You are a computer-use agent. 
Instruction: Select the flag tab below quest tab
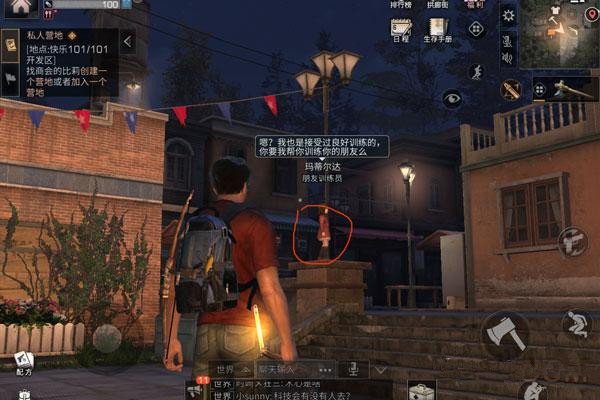(x=10, y=77)
